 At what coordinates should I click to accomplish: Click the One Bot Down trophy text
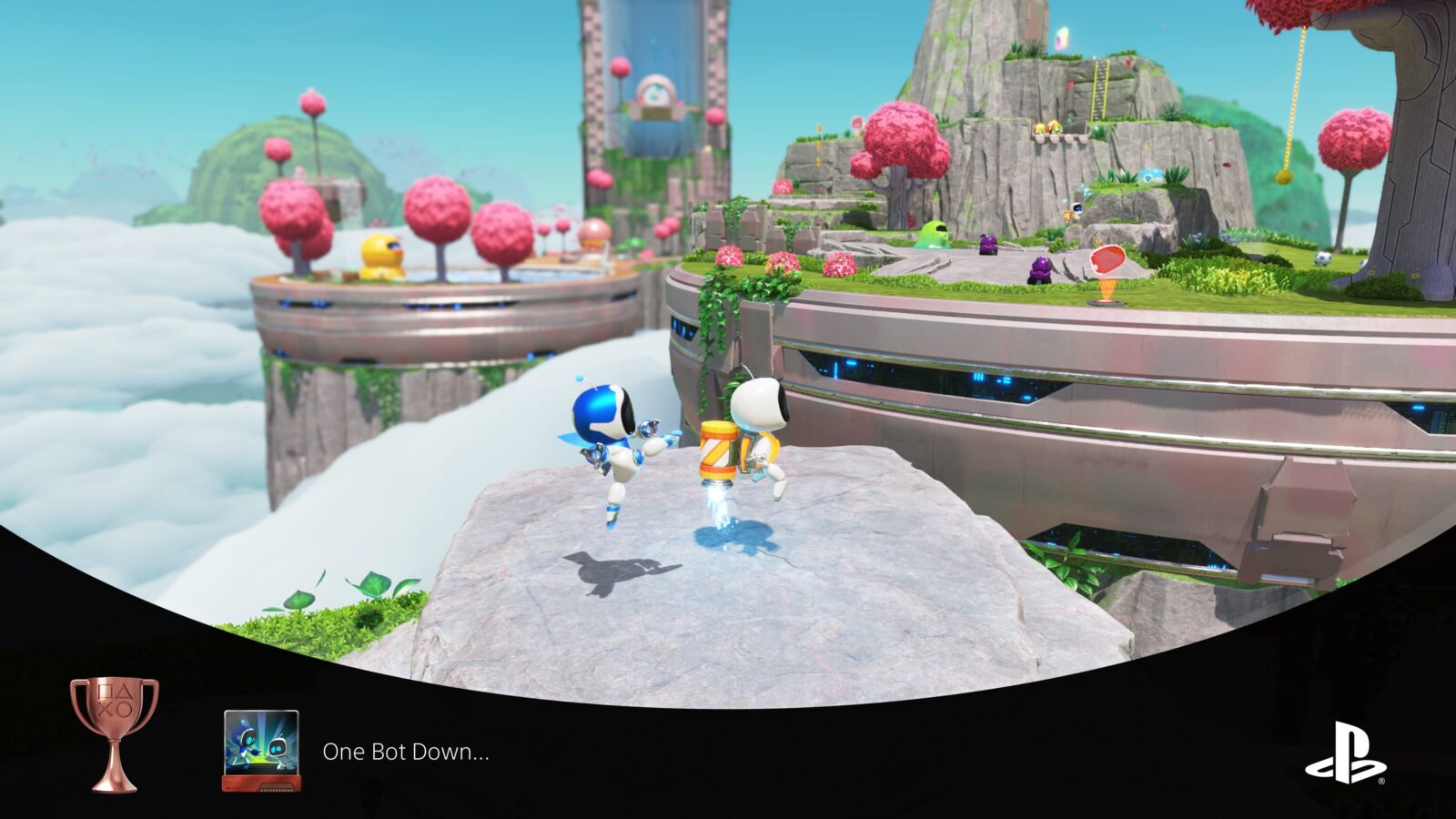click(403, 753)
